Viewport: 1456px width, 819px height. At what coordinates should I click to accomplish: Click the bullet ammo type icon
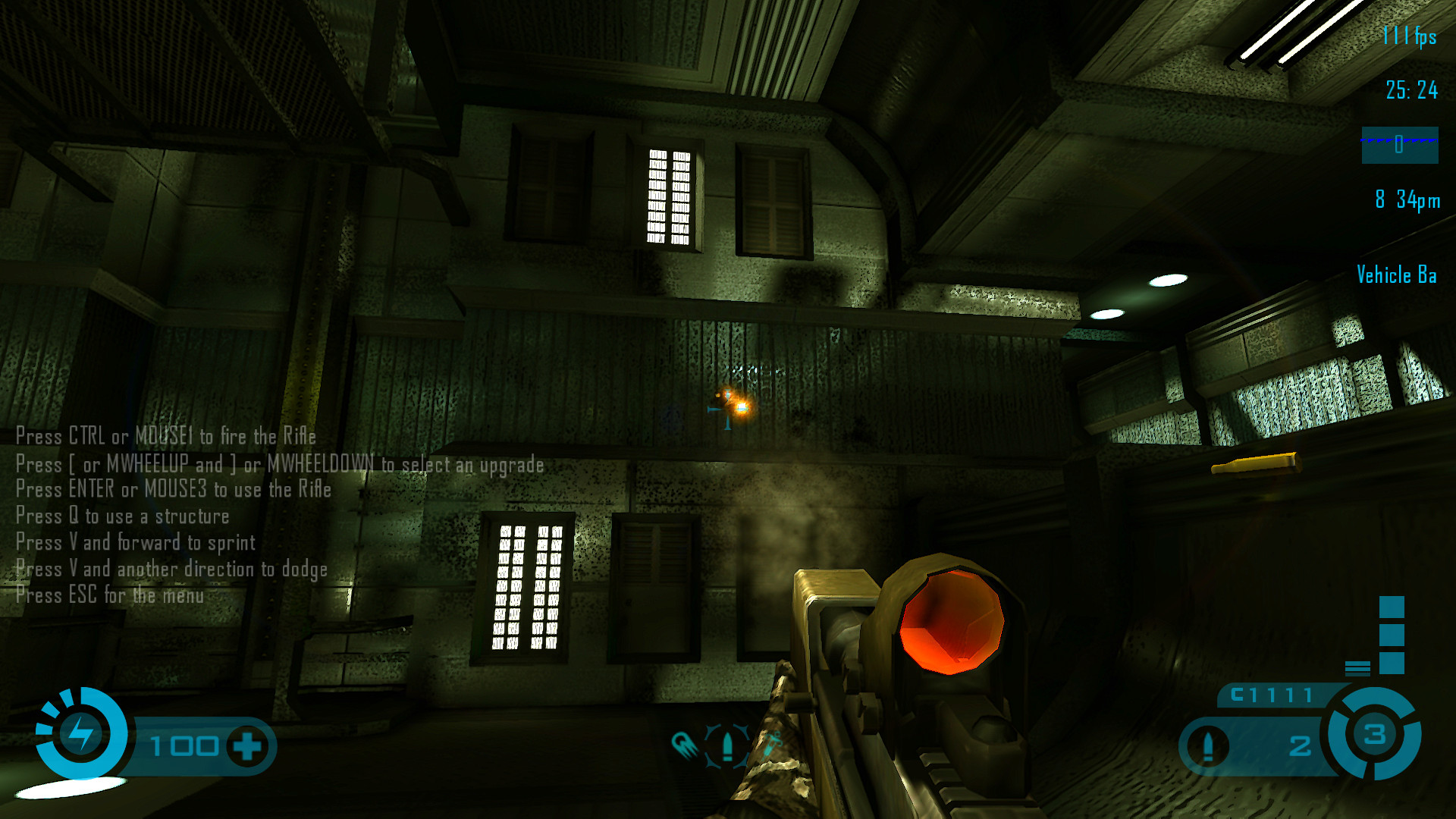tap(1209, 746)
